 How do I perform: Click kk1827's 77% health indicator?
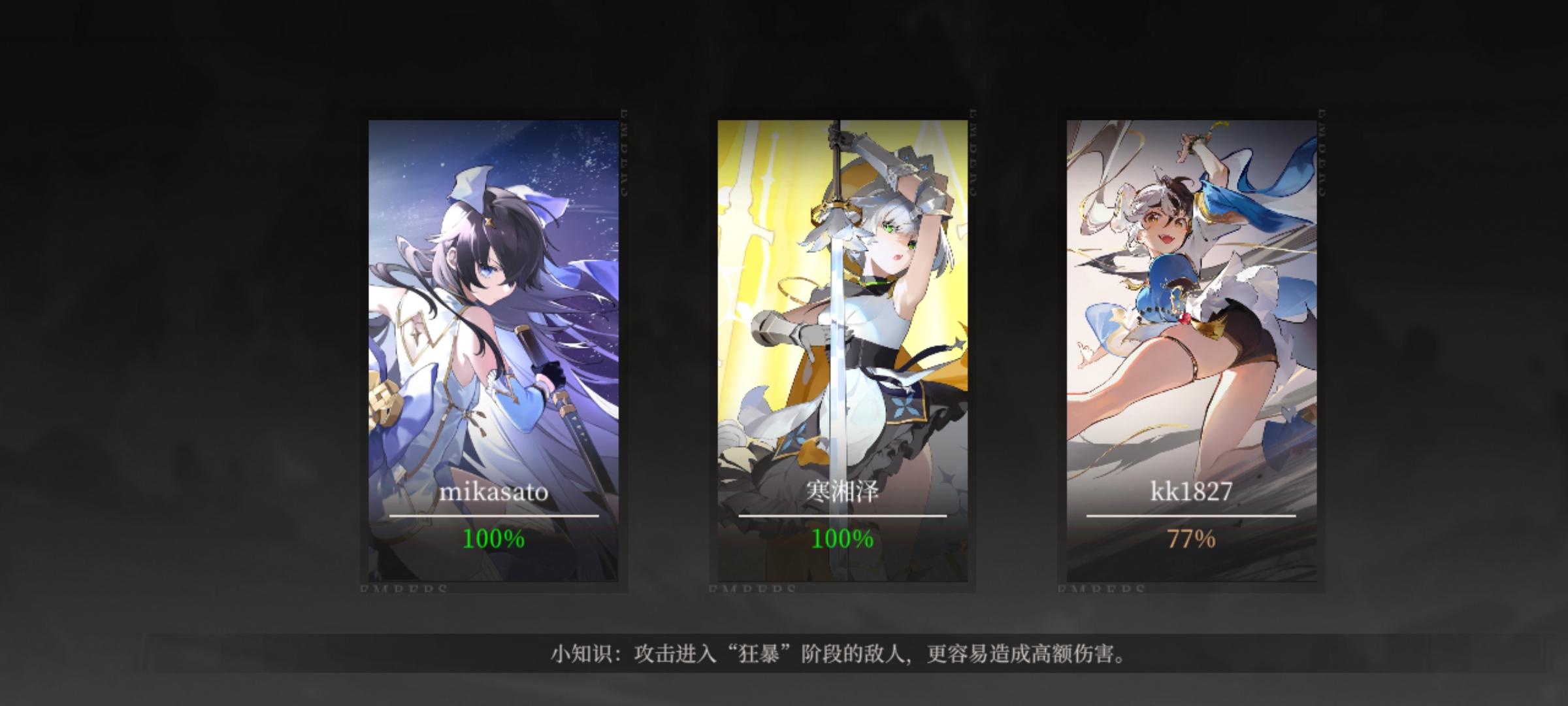click(1190, 540)
